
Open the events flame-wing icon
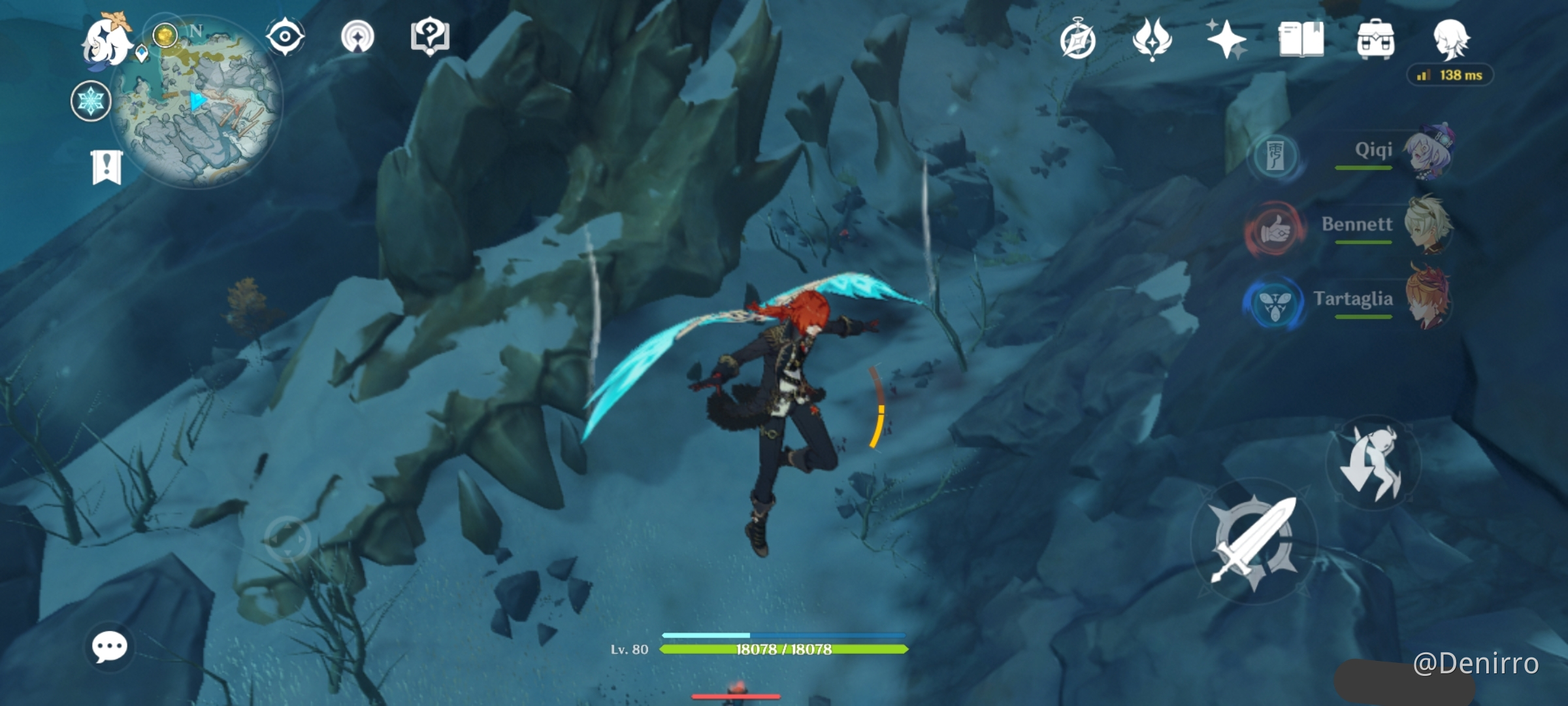[x=1152, y=39]
